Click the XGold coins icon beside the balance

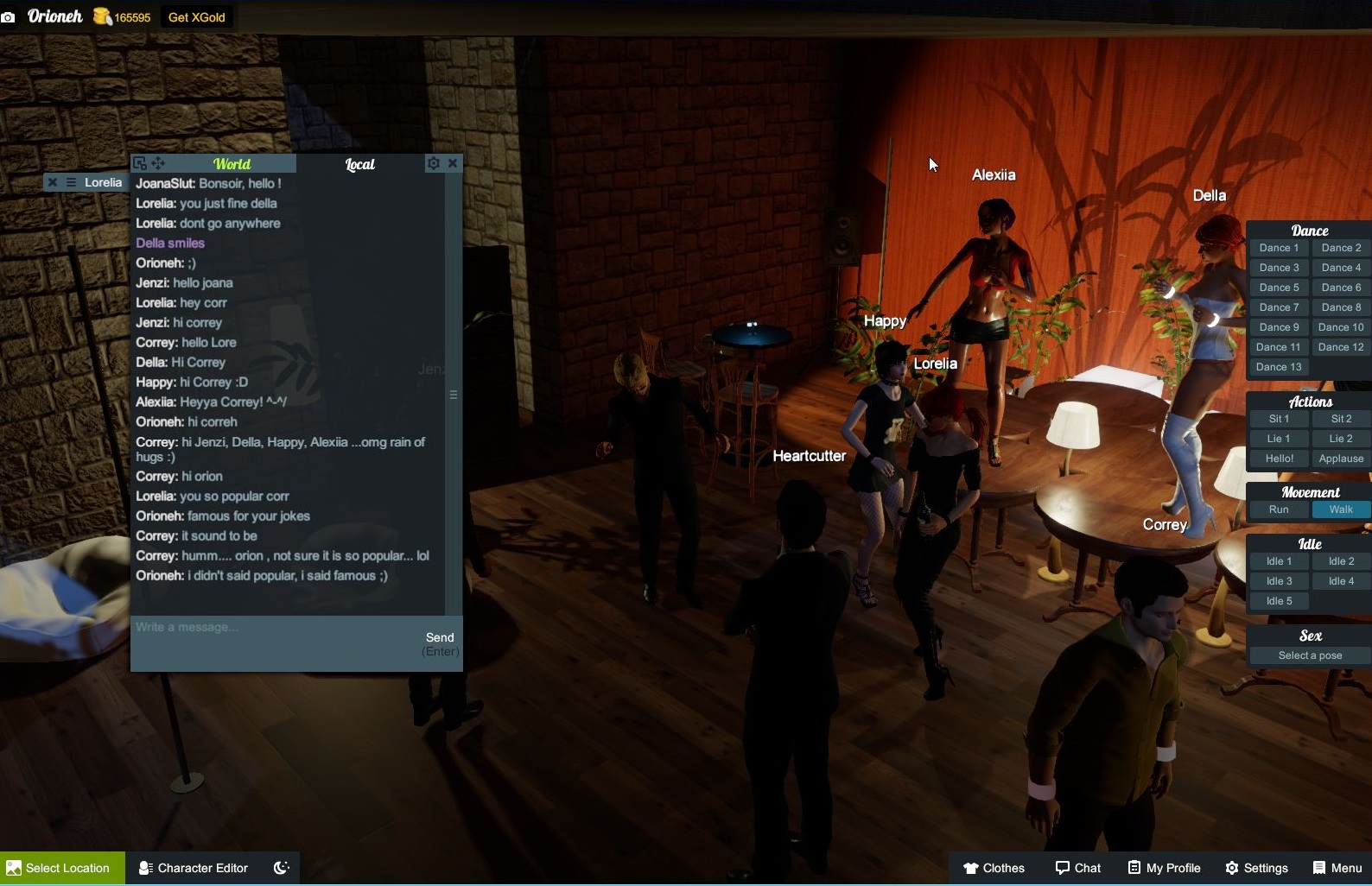pyautogui.click(x=101, y=16)
